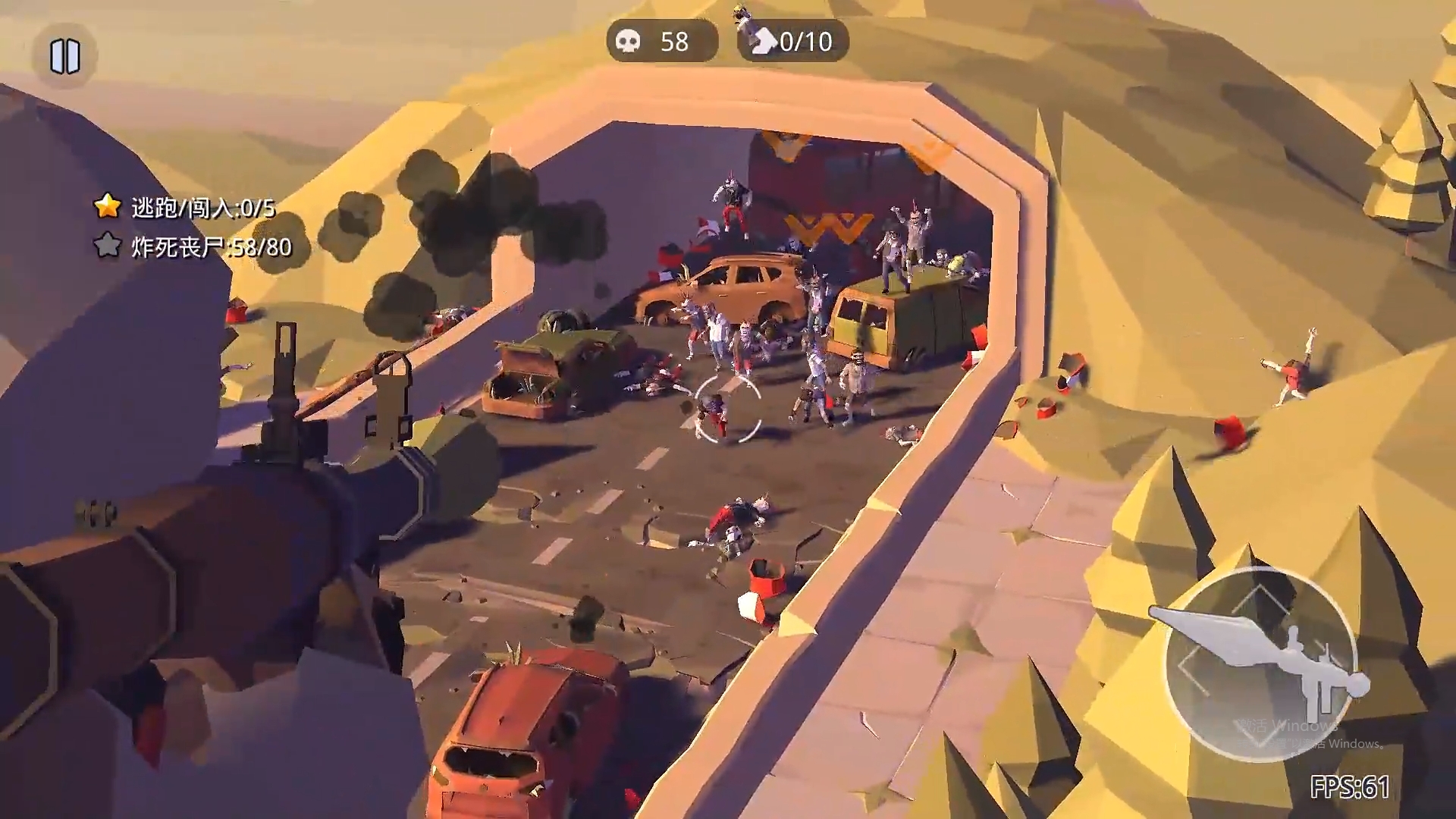Screen dimensions: 1456x819
Task: Pause the game
Action: [65, 57]
